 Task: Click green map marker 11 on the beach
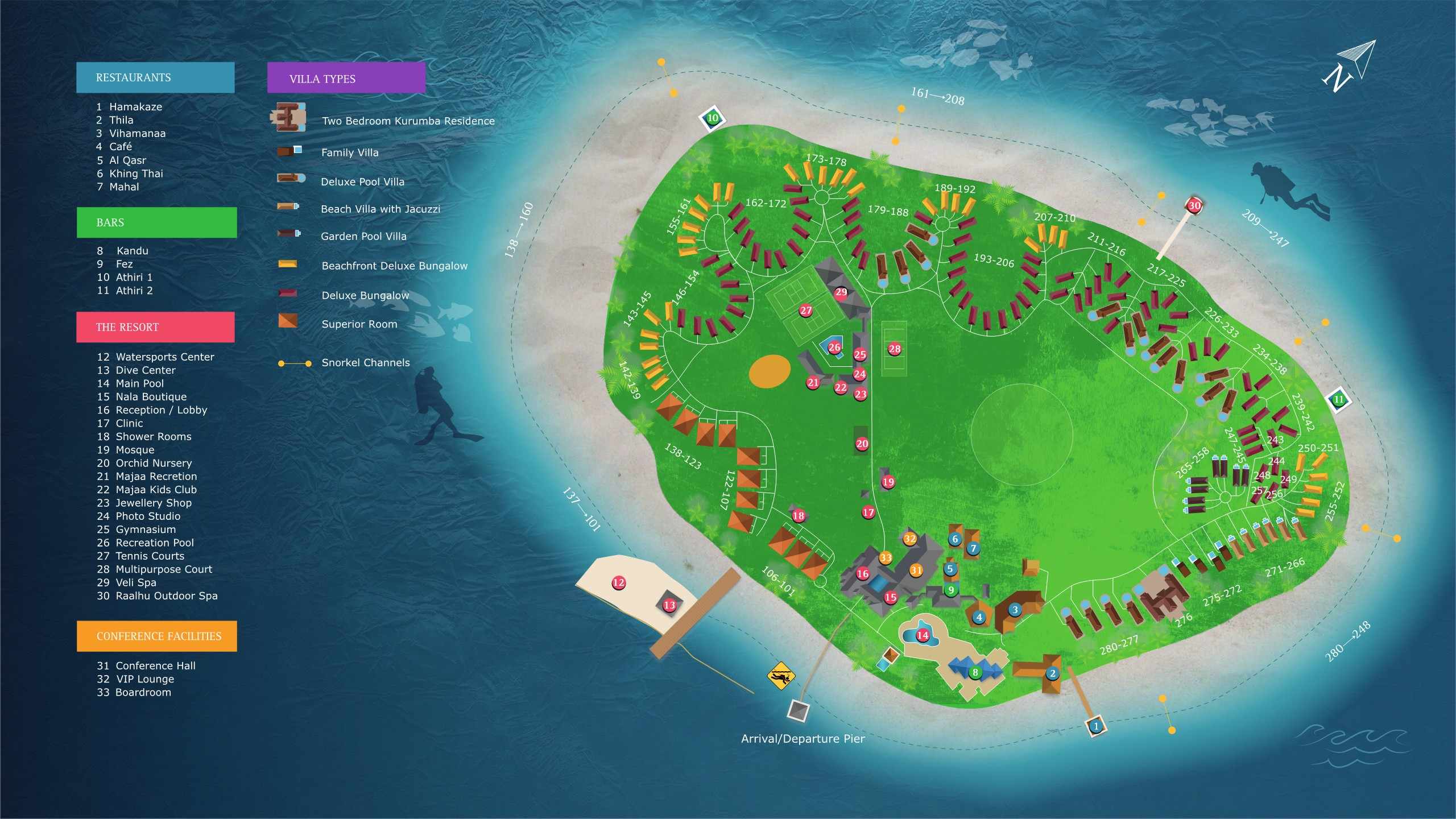point(1338,399)
